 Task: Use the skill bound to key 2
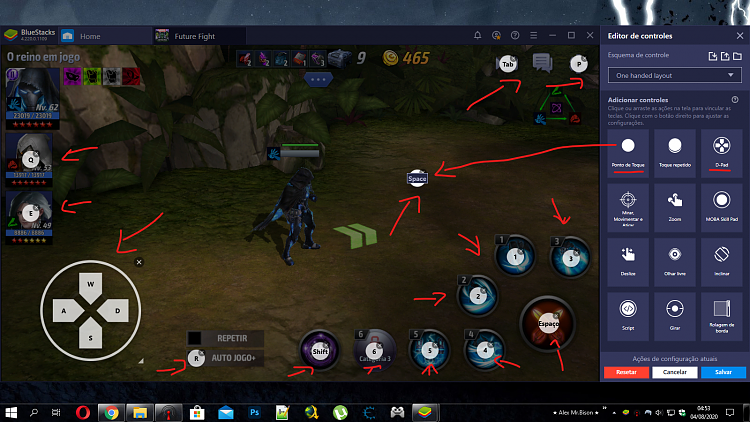pos(477,295)
